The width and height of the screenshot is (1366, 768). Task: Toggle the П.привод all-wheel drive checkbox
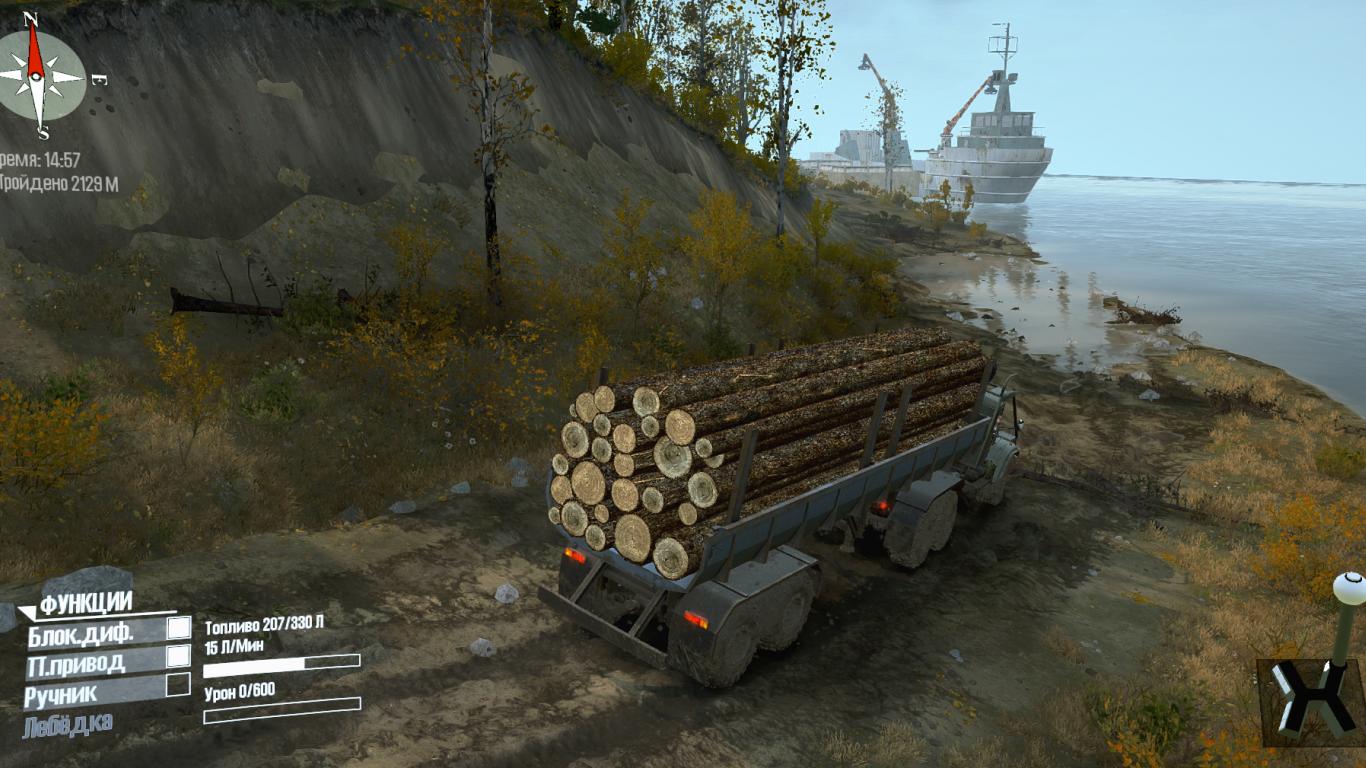point(178,656)
